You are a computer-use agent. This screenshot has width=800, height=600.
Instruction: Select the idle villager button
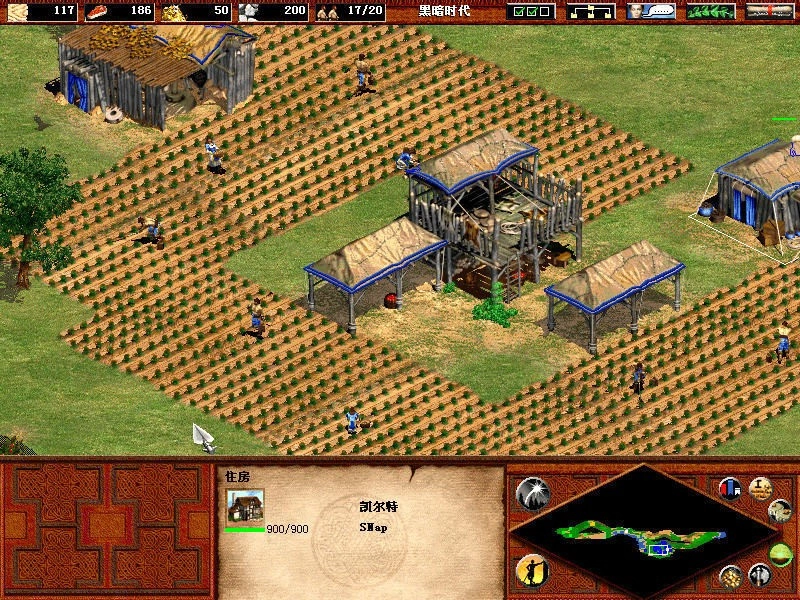click(532, 571)
